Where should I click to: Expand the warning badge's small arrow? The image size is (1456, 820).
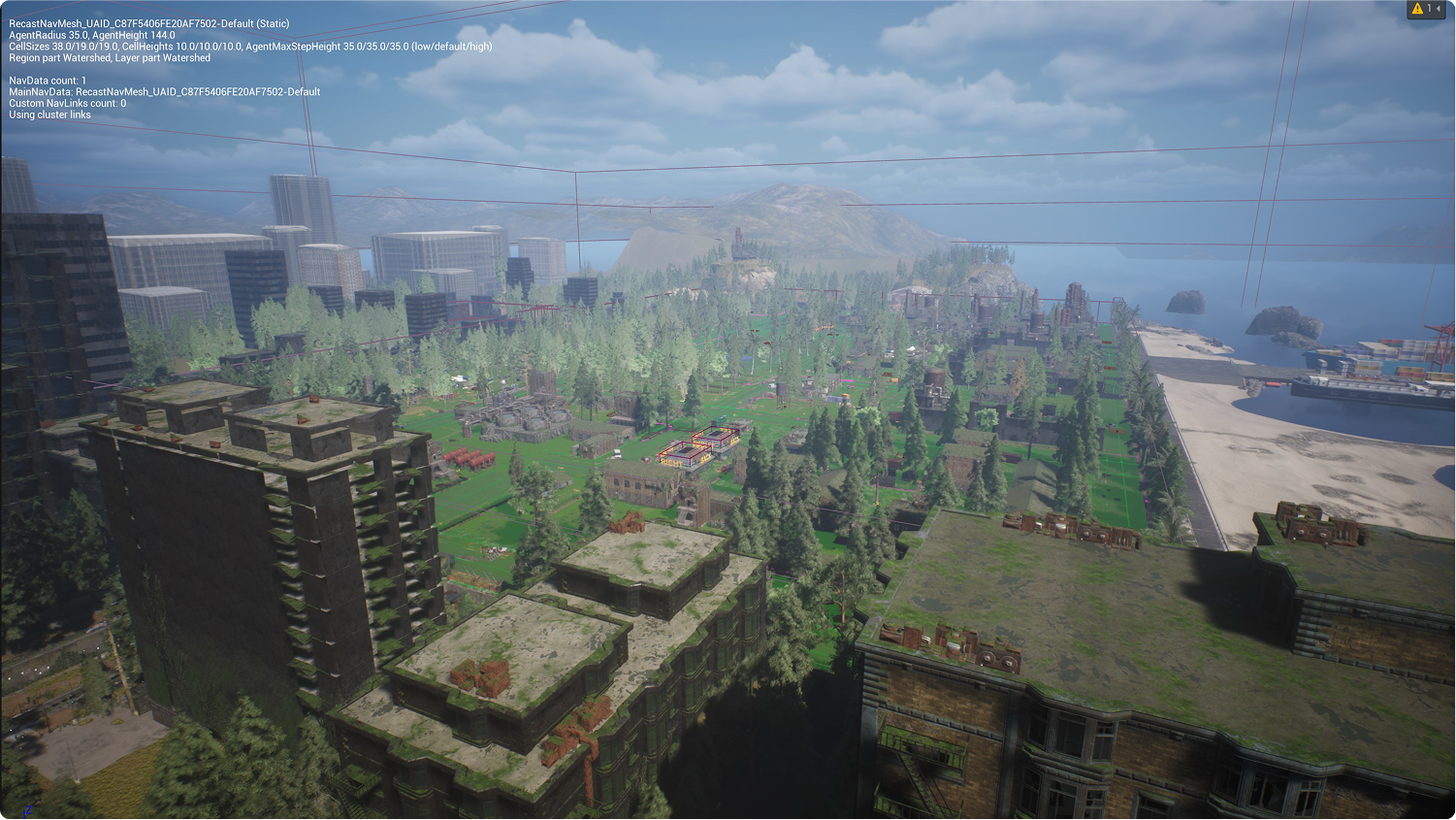pos(1439,9)
